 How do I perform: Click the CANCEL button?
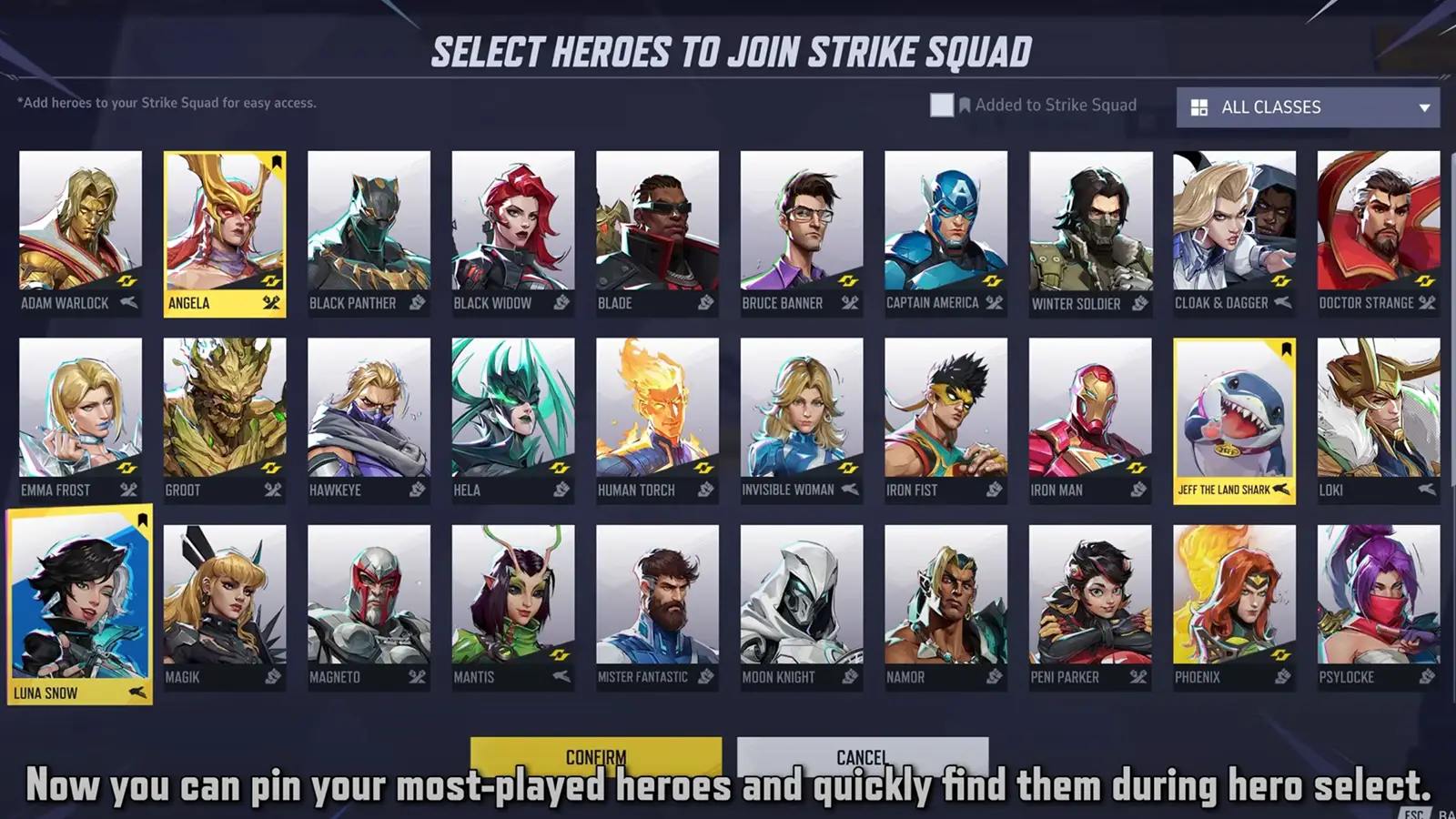pyautogui.click(x=861, y=754)
